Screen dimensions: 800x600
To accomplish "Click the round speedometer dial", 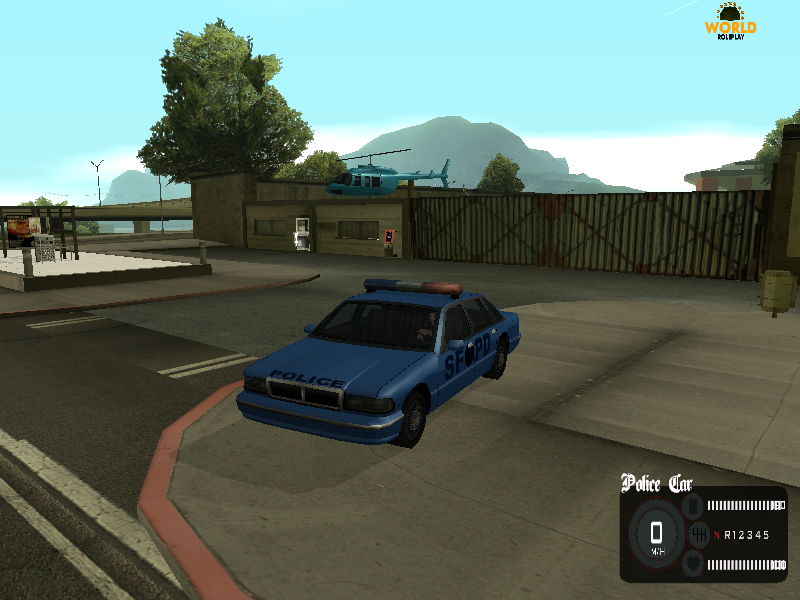I will click(656, 534).
